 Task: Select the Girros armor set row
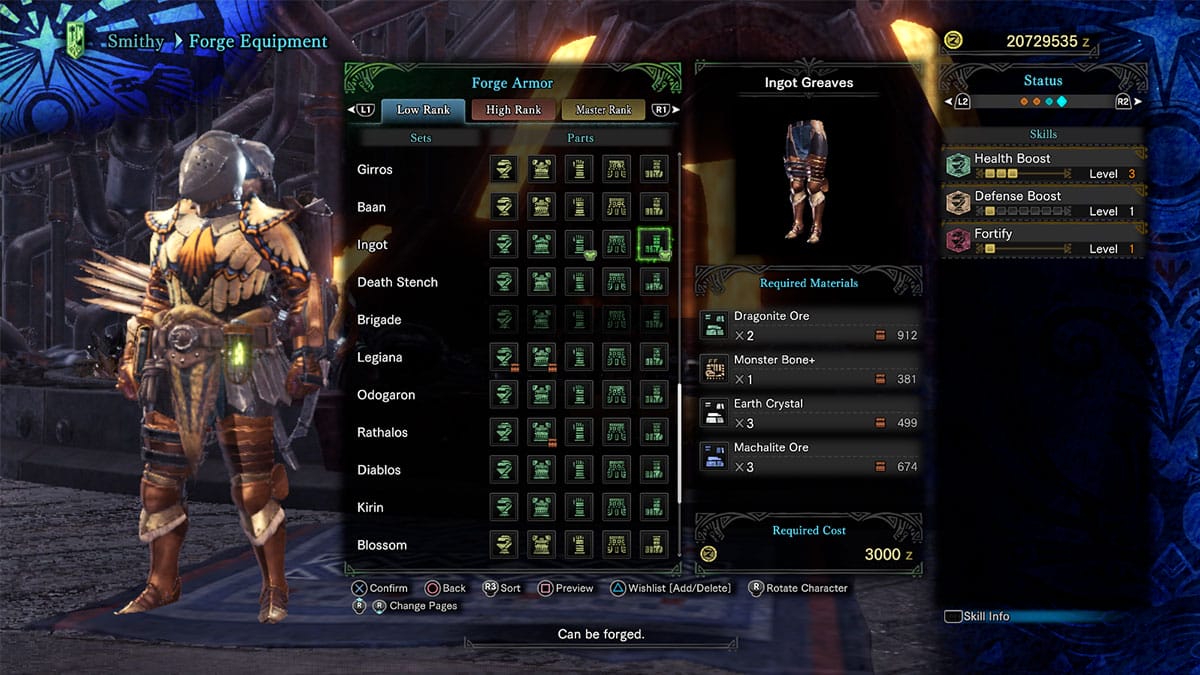point(375,169)
